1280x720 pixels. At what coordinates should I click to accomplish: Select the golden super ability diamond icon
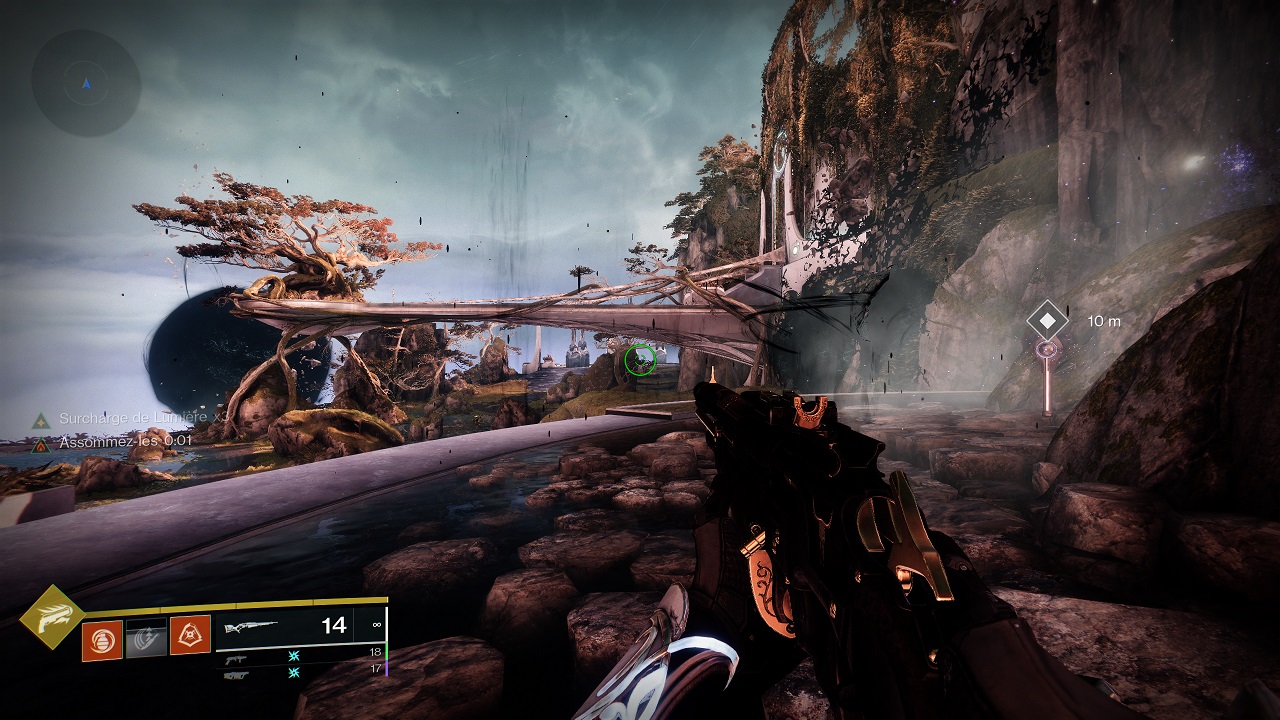(x=53, y=619)
